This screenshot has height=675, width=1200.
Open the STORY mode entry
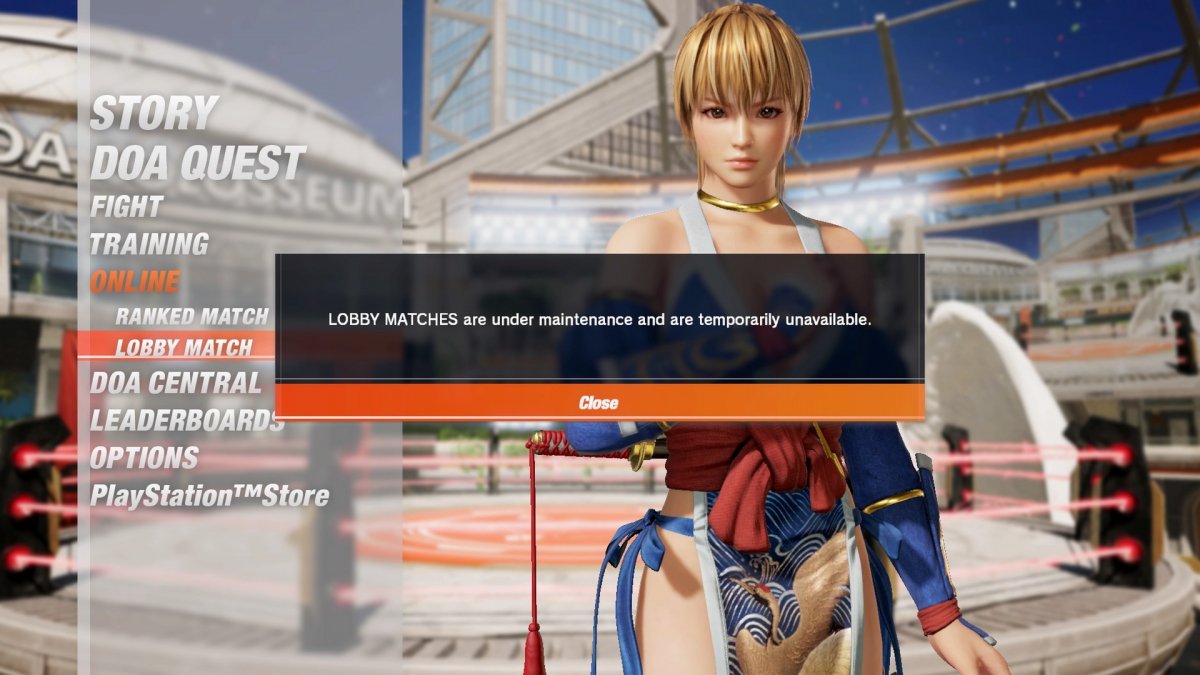point(154,113)
